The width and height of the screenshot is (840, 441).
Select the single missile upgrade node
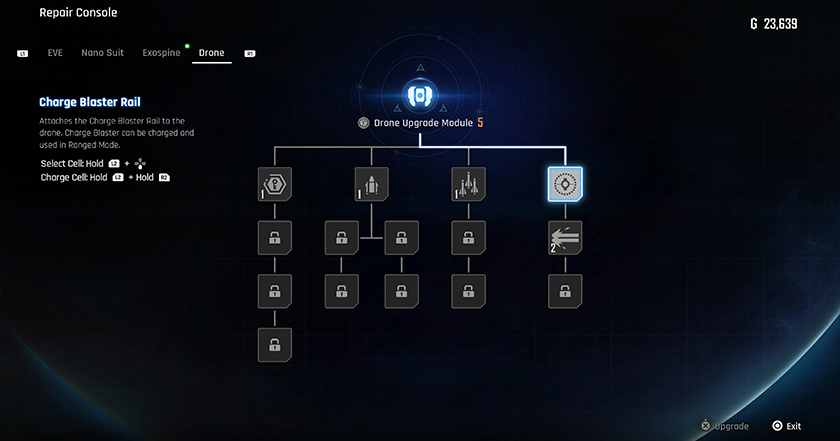coord(371,184)
